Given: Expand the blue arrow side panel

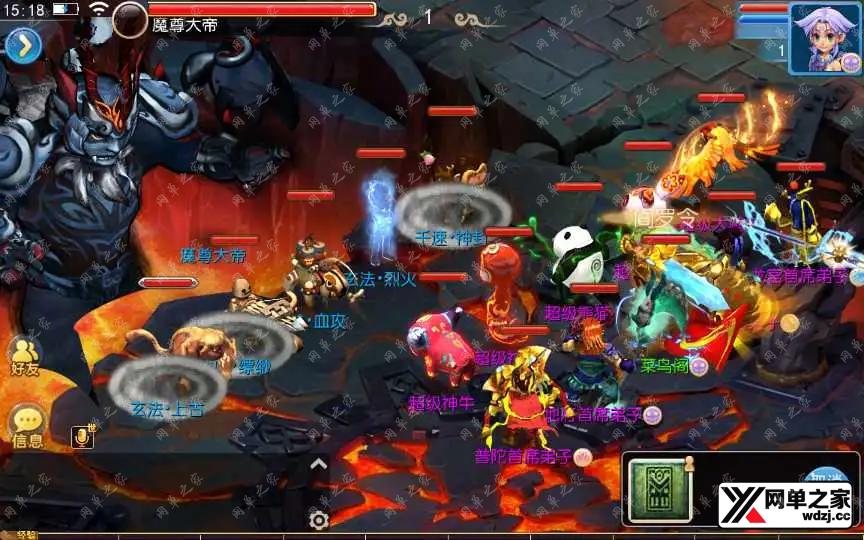Looking at the screenshot, I should [23, 45].
